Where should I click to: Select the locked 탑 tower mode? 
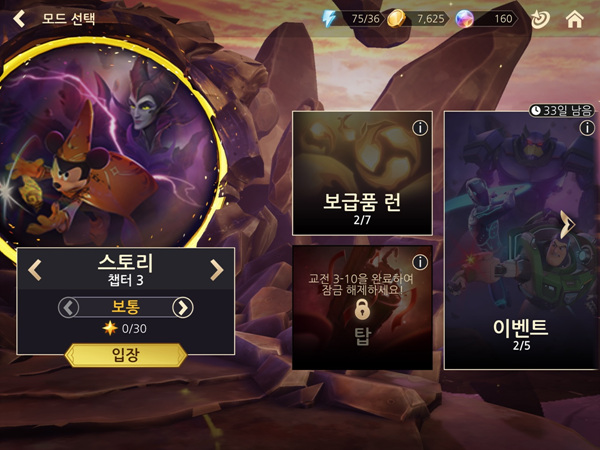tap(362, 308)
